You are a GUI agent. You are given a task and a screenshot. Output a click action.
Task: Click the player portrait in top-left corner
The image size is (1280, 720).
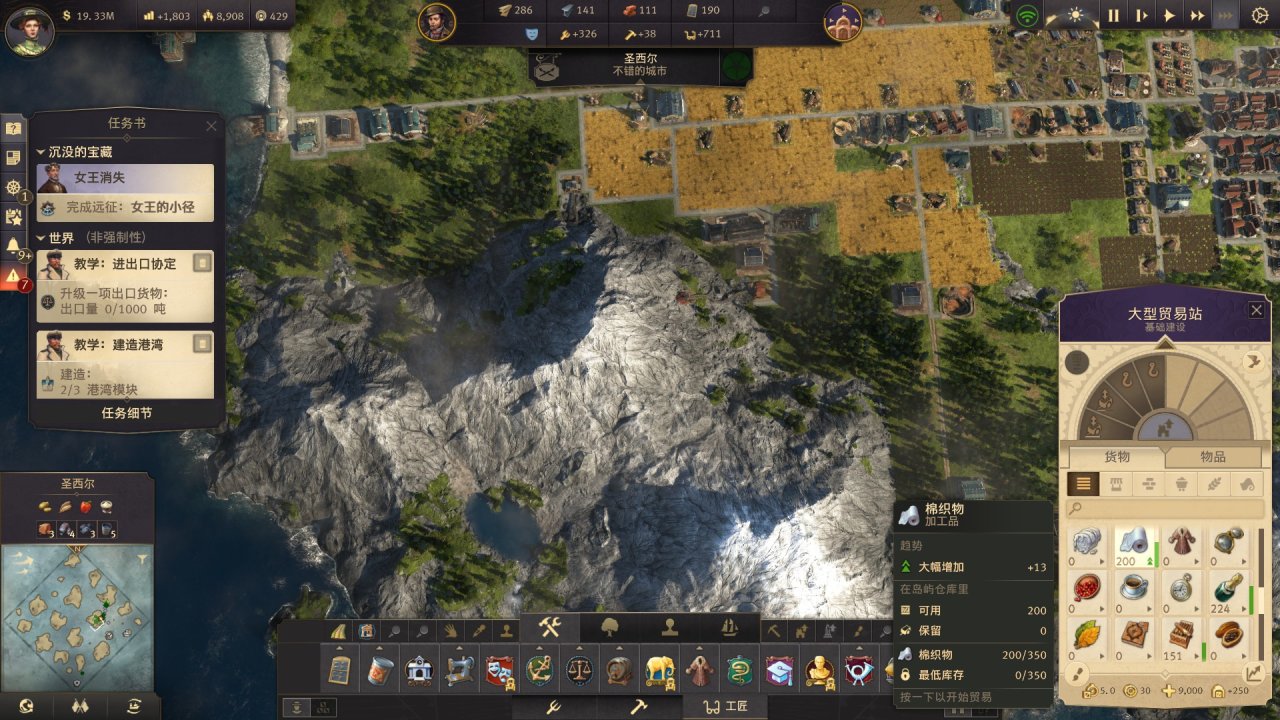[29, 29]
